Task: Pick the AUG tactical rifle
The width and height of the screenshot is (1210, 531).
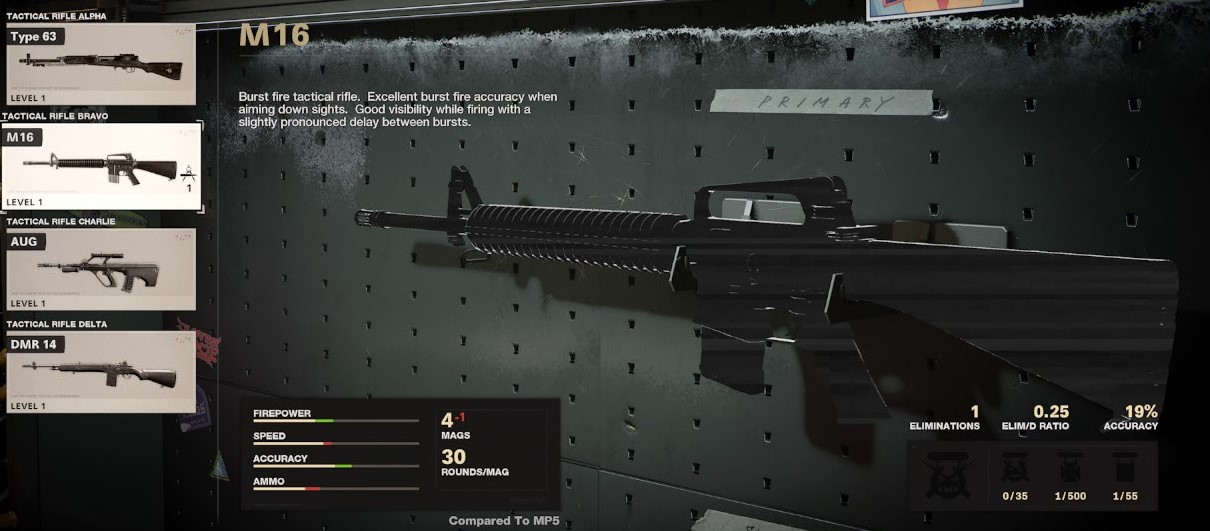Action: click(x=100, y=268)
